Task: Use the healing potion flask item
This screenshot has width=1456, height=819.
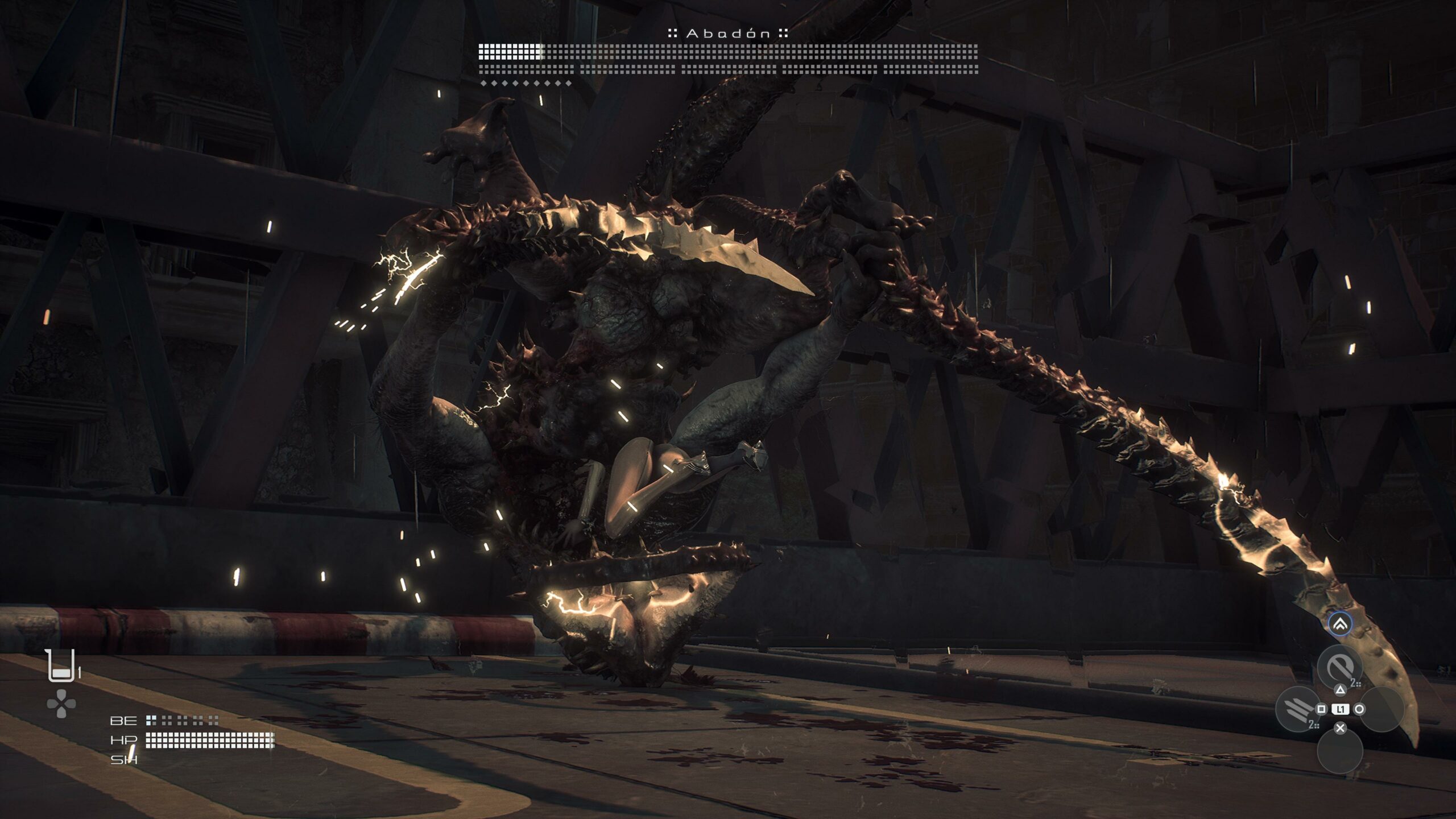Action: pos(61,665)
